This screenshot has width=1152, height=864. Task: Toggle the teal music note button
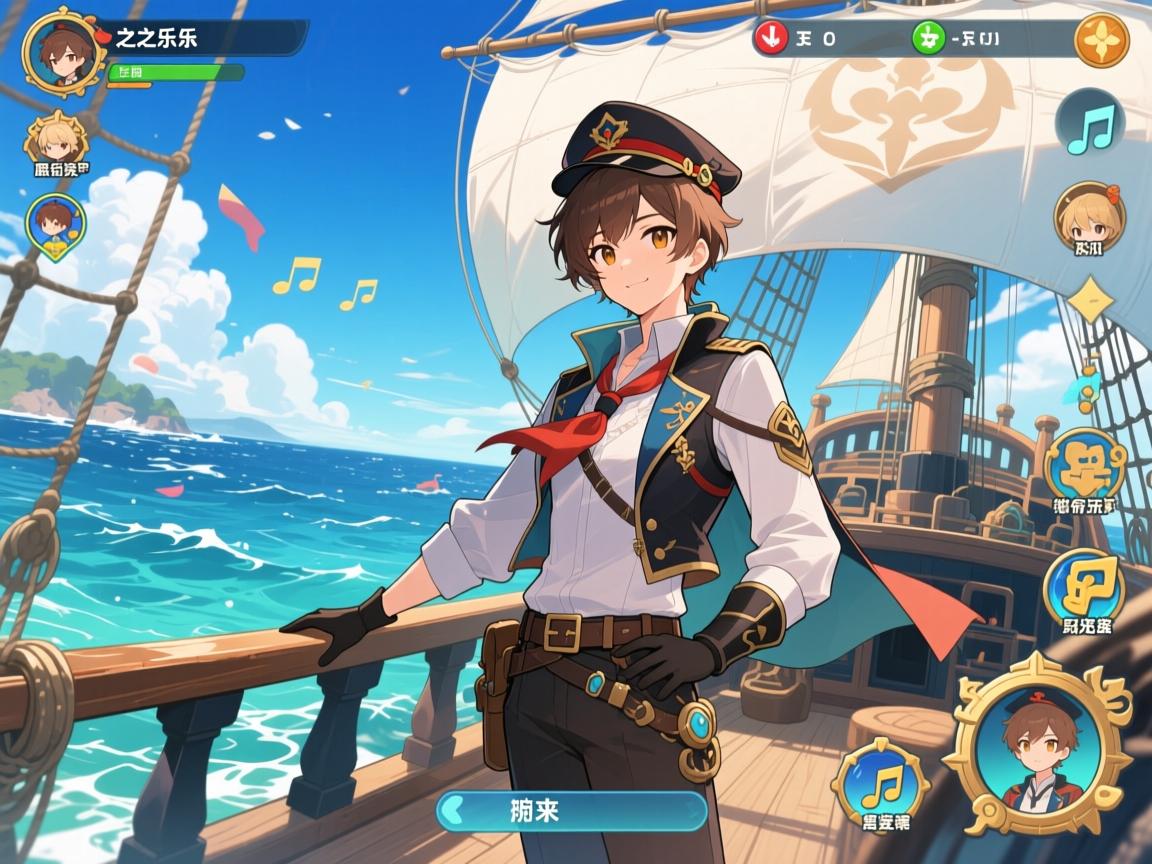click(x=1090, y=127)
